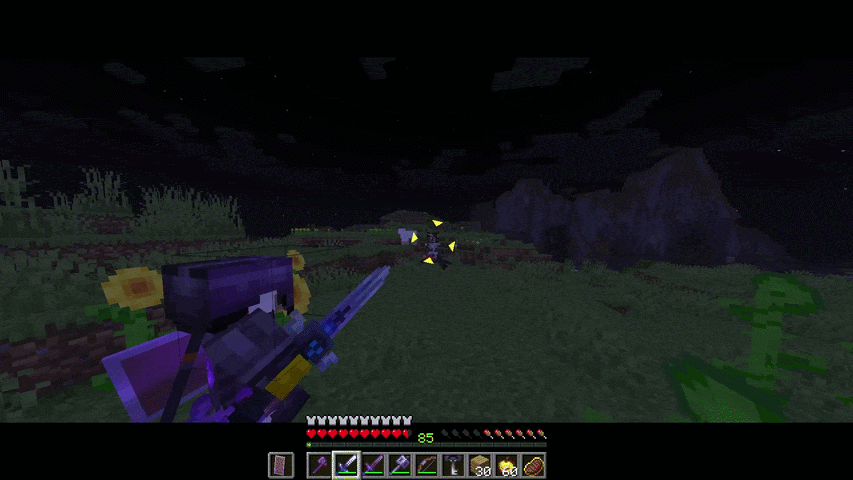
Task: Choose the purple sword hotbar slot
Action: 373,465
